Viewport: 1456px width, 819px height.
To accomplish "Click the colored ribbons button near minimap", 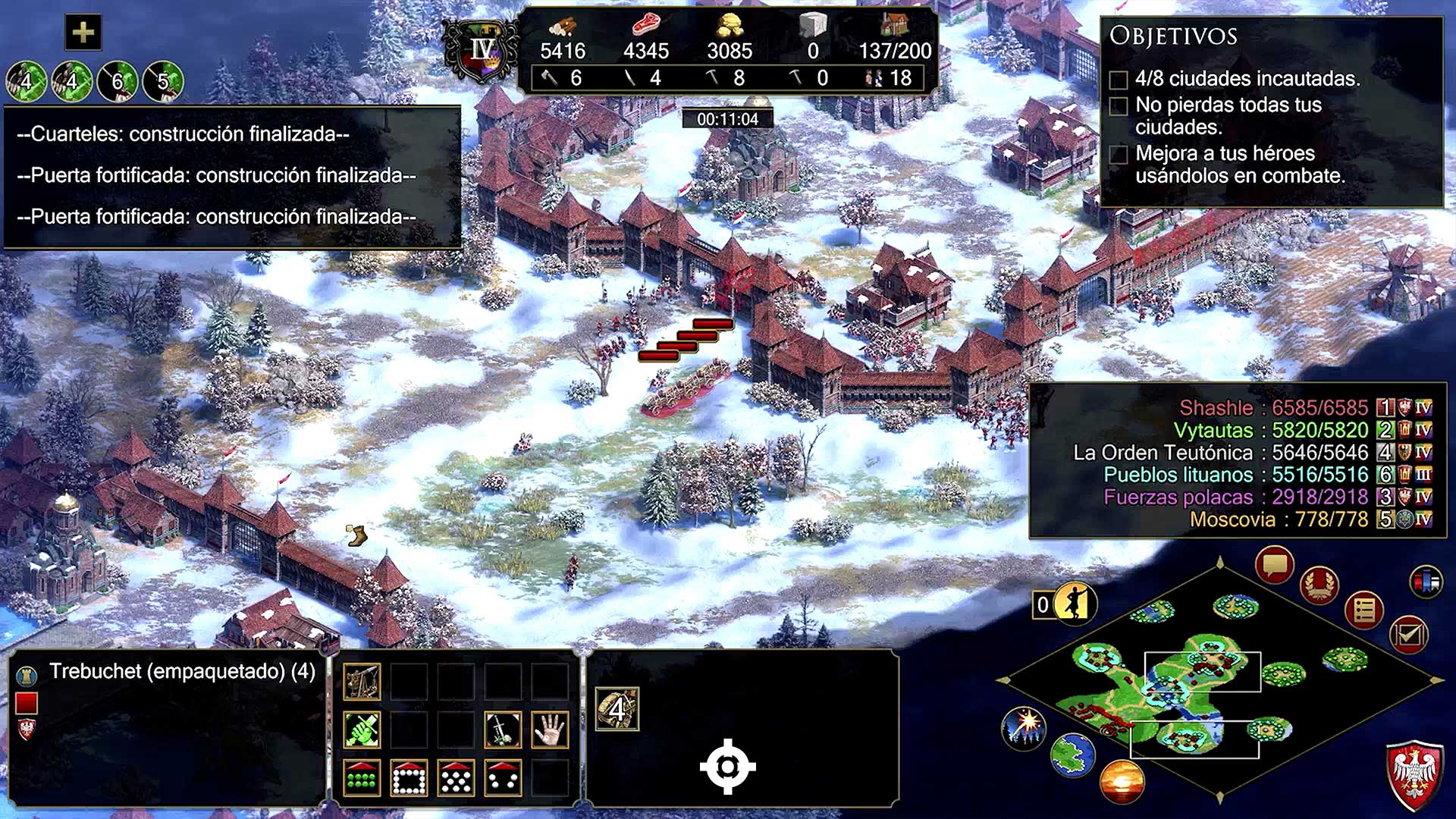I will pos(1426,582).
